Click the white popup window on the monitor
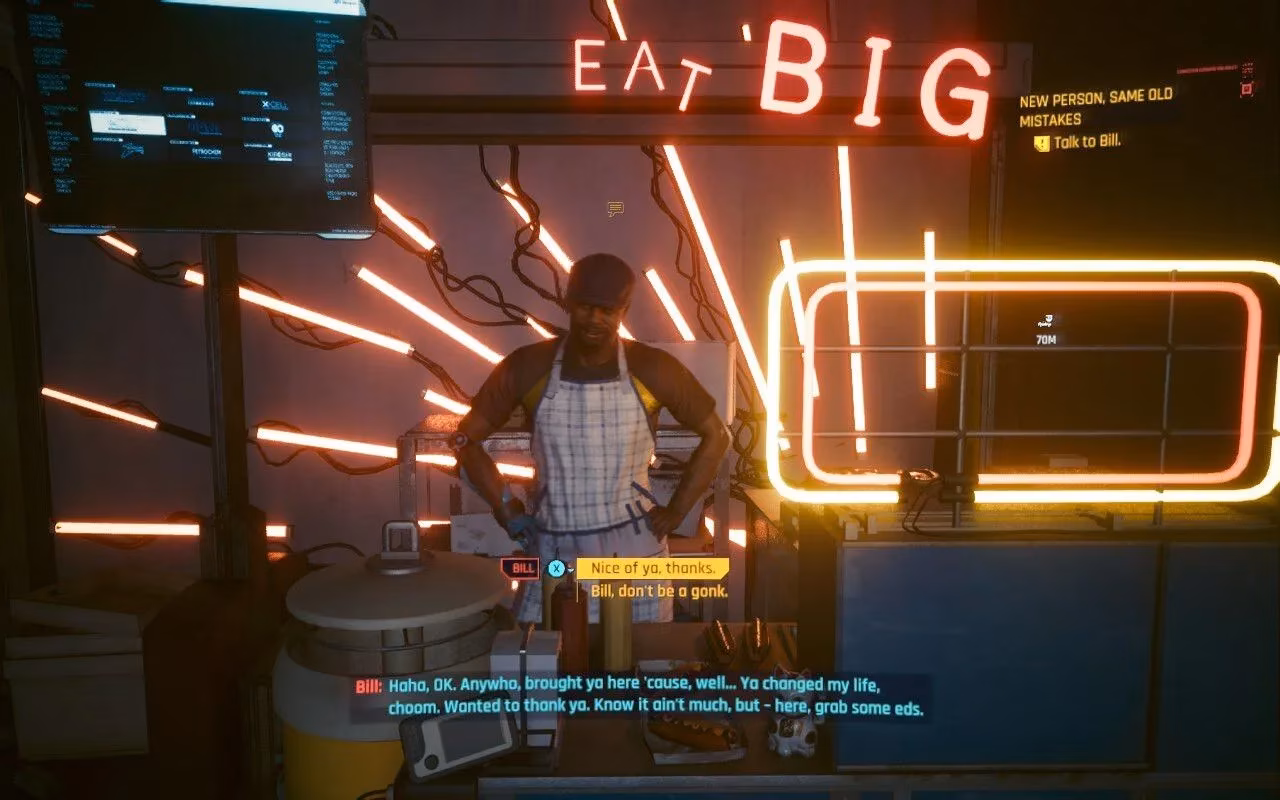This screenshot has width=1280, height=800. (128, 125)
